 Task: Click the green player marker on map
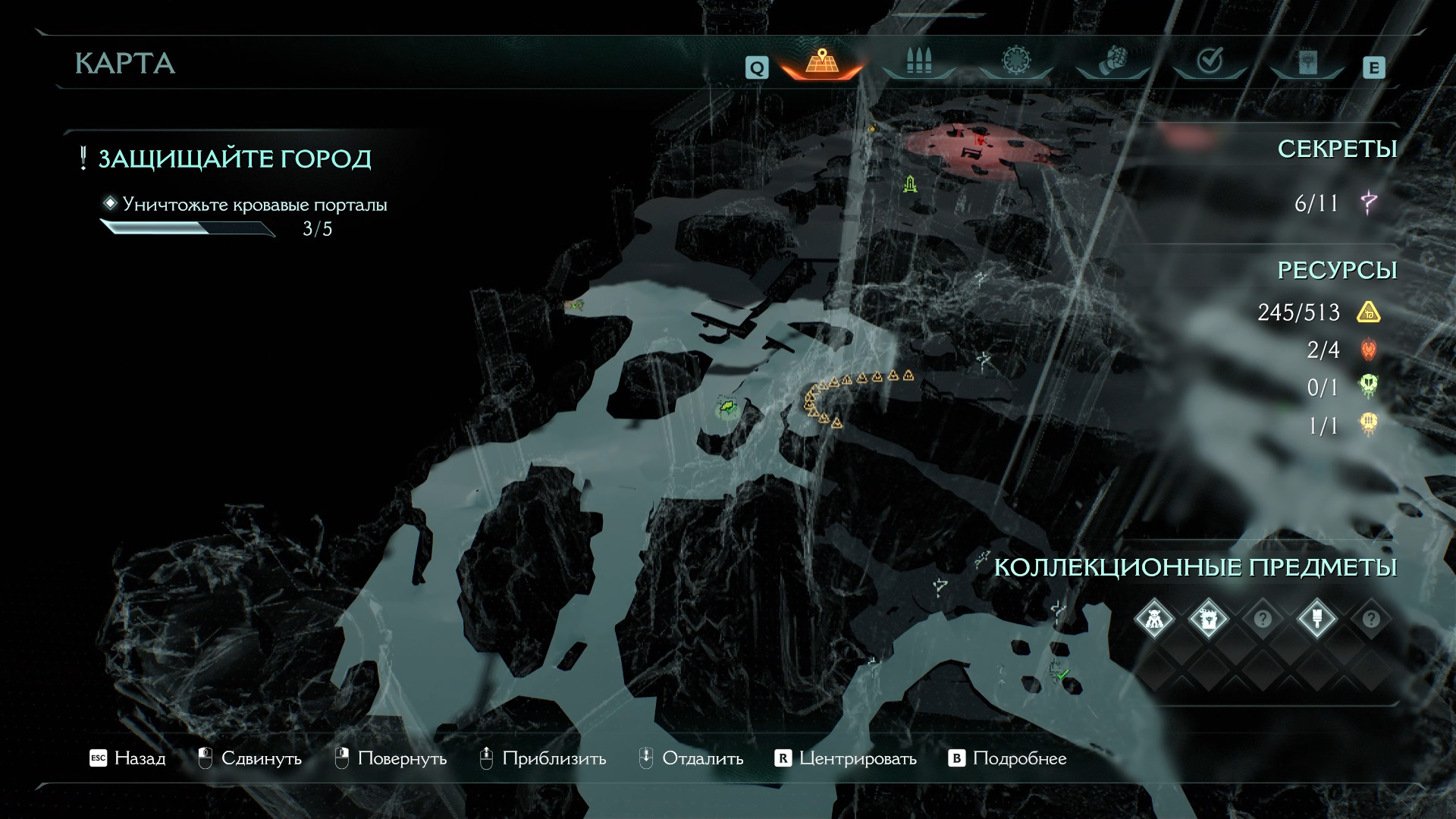click(x=727, y=409)
